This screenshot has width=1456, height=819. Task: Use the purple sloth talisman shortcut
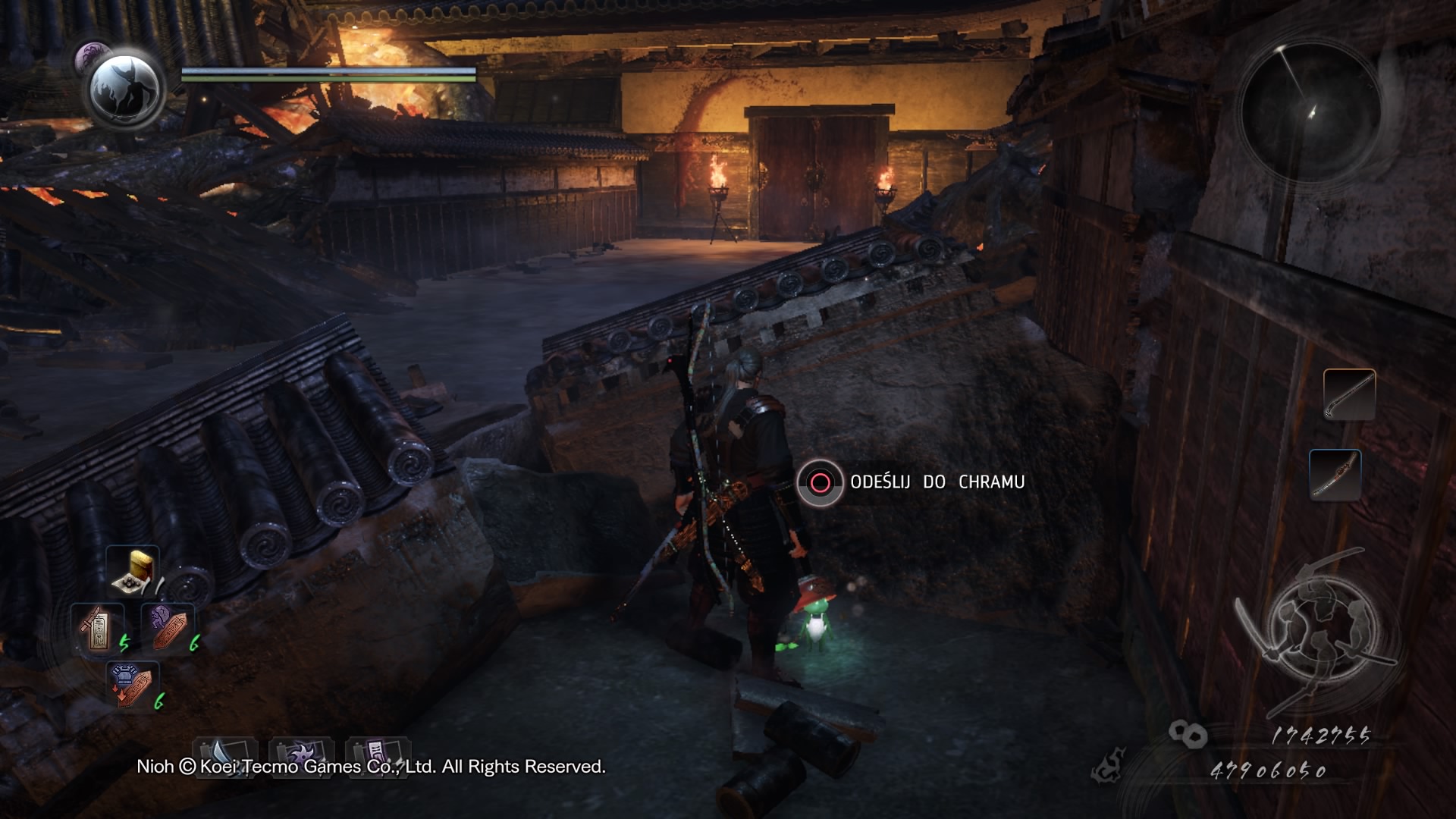[x=168, y=628]
